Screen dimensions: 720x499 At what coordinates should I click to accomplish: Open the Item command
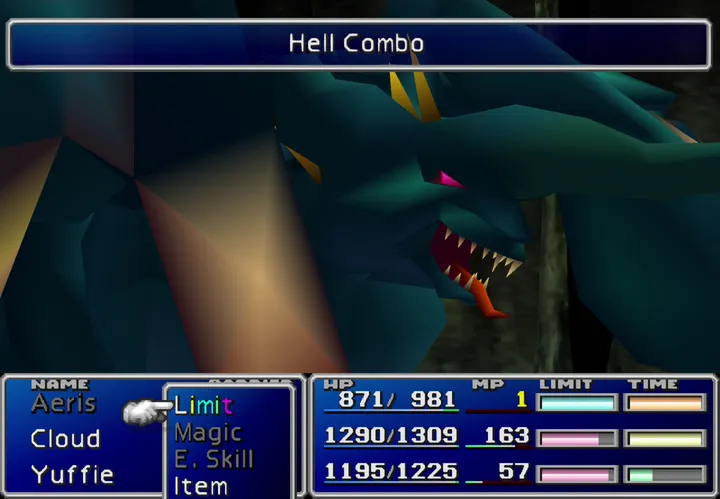point(200,485)
